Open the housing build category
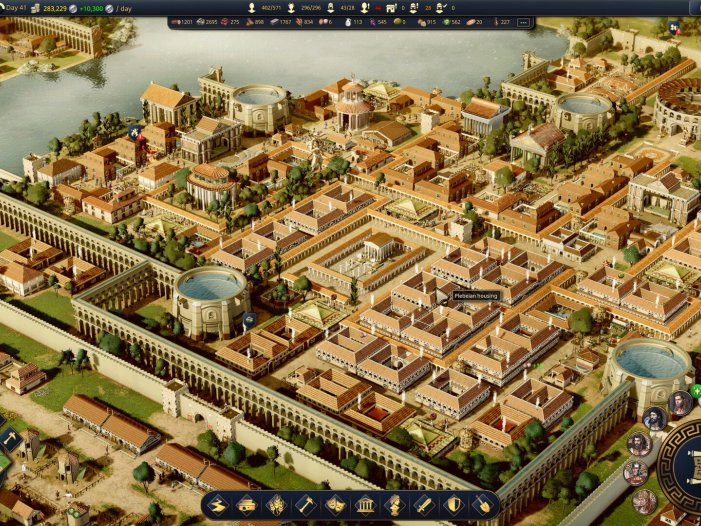The width and height of the screenshot is (701, 526). click(x=247, y=505)
